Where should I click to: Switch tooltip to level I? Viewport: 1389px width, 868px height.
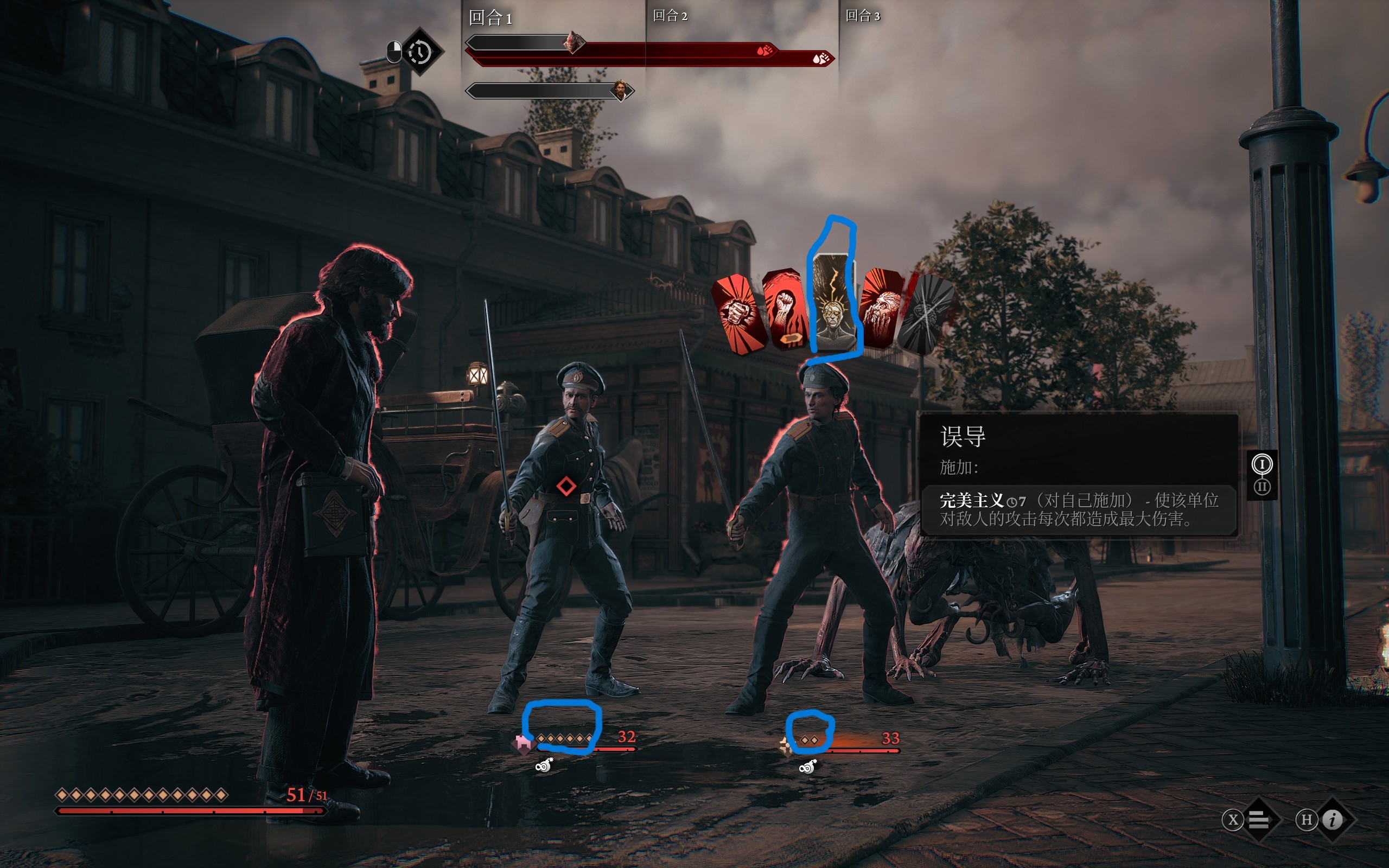pos(1261,464)
